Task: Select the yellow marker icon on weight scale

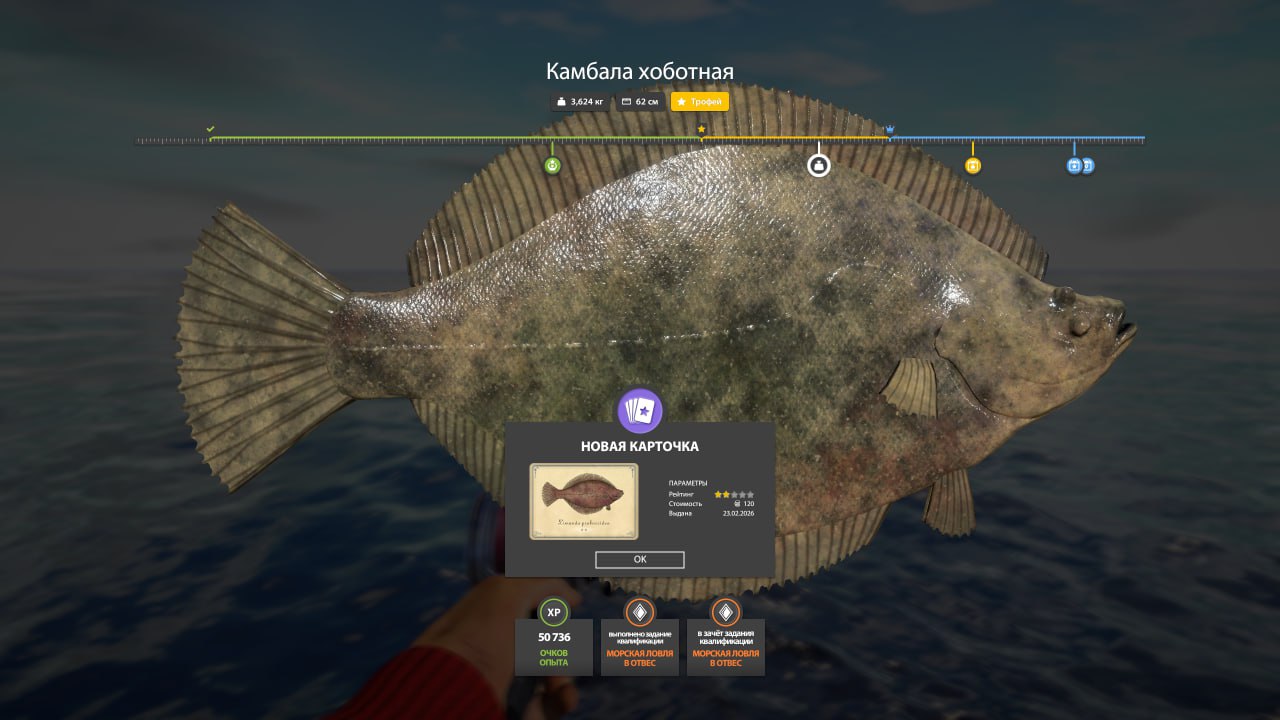Action: click(973, 166)
